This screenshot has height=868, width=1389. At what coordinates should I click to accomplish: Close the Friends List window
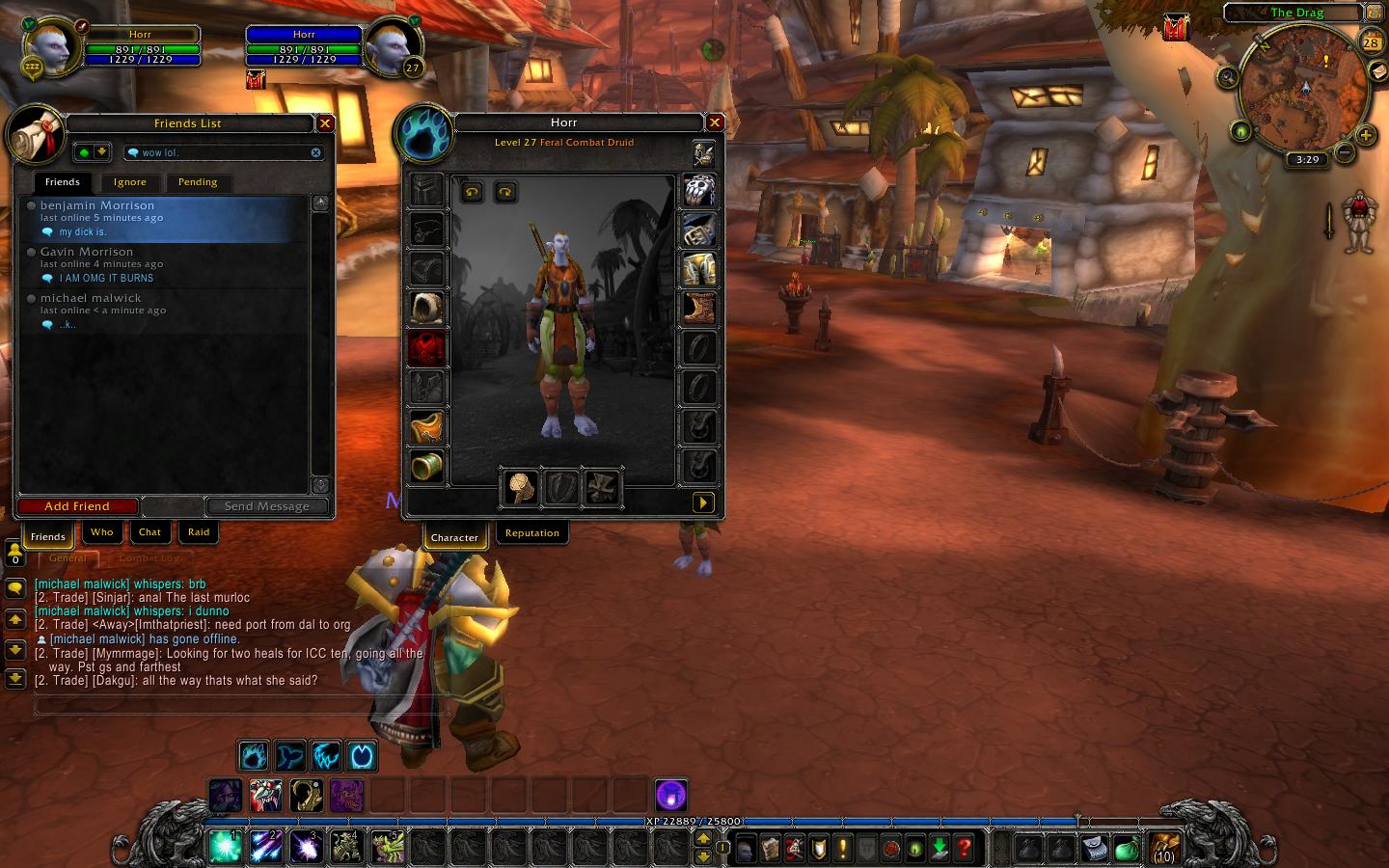pos(325,123)
